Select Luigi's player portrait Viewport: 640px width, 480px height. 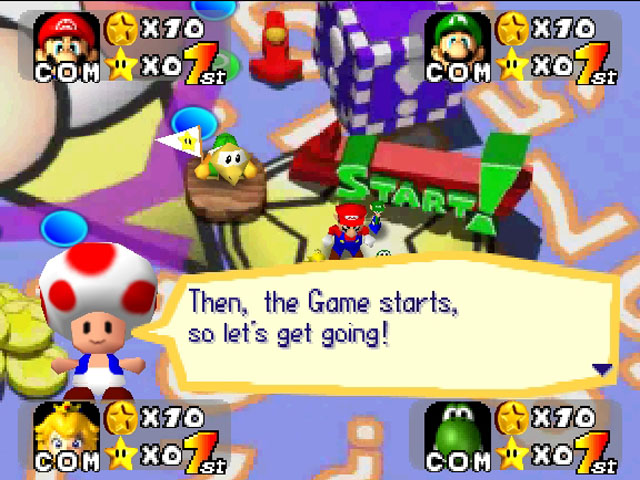tap(459, 40)
